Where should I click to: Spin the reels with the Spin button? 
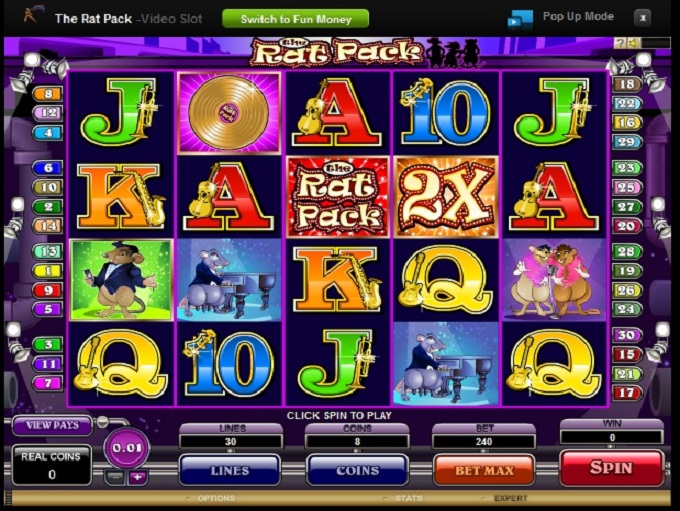pos(611,468)
